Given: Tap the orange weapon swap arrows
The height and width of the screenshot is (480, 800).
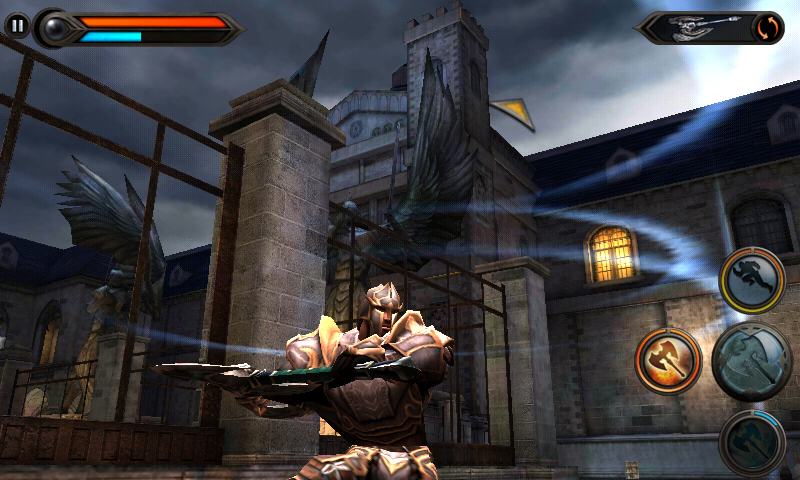Looking at the screenshot, I should pyautogui.click(x=769, y=27).
